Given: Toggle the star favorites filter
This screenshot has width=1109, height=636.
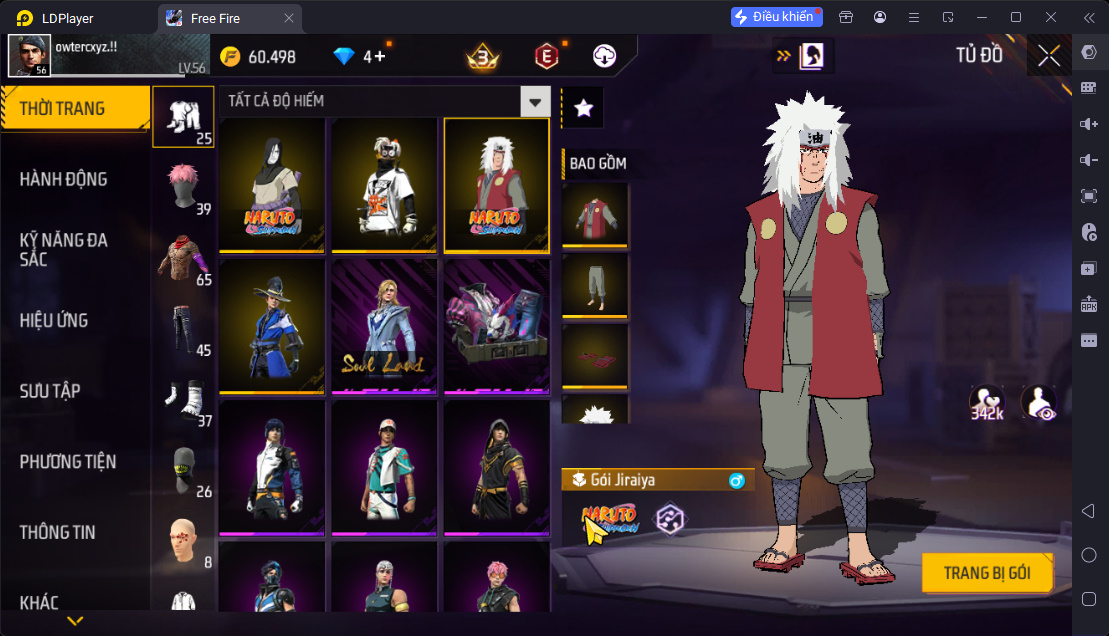Looking at the screenshot, I should pyautogui.click(x=584, y=108).
